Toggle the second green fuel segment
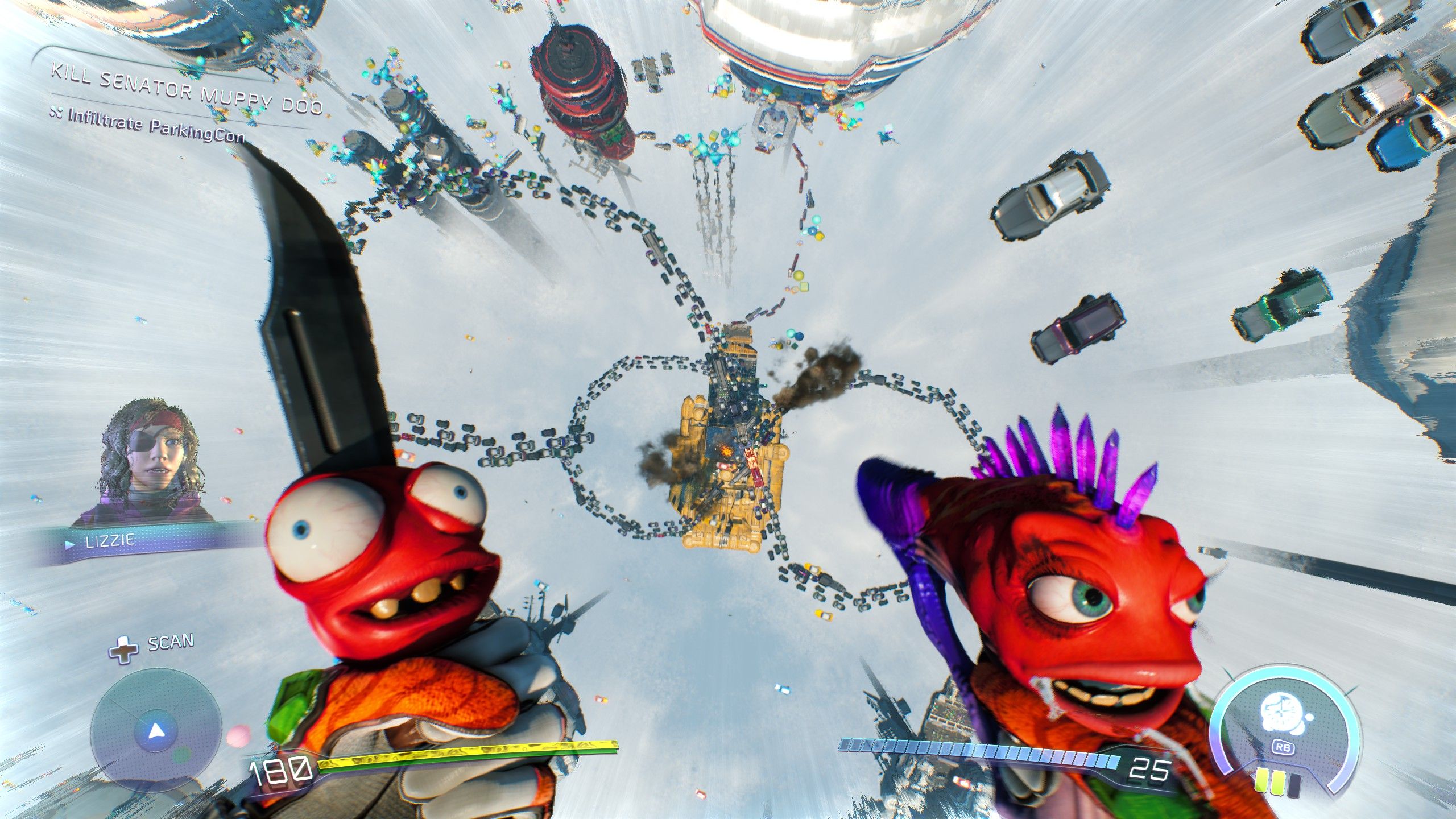This screenshot has height=819, width=1456. [x=1279, y=783]
